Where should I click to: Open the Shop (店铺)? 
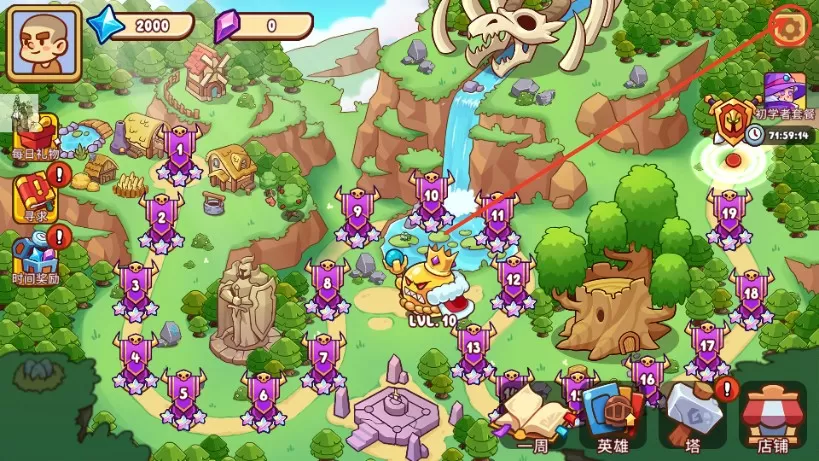click(x=772, y=413)
